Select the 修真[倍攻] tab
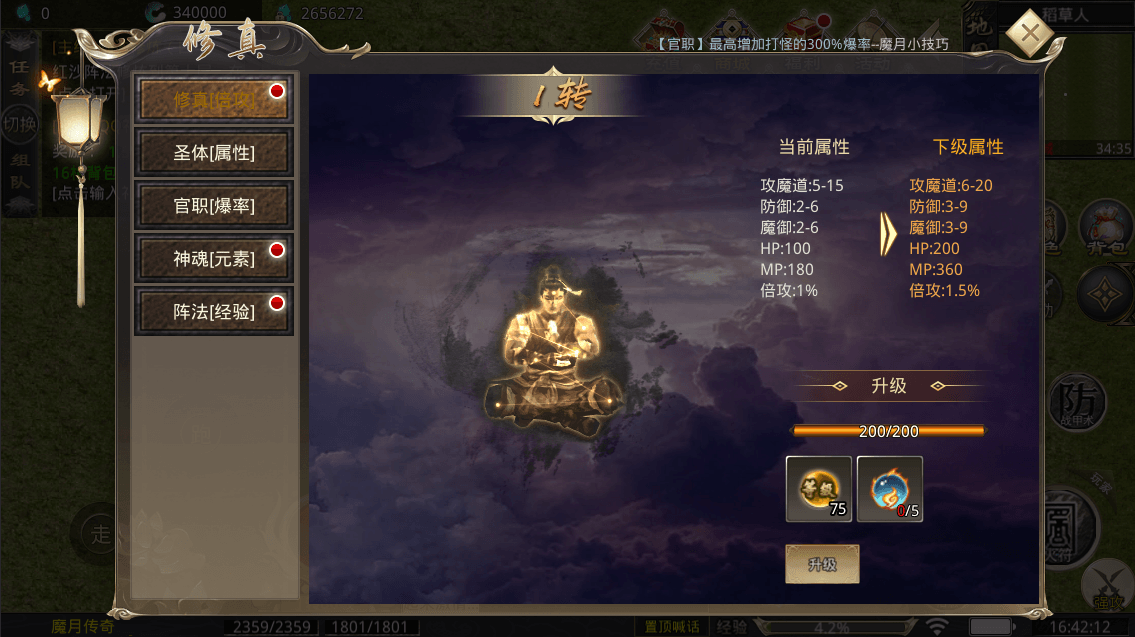 214,100
